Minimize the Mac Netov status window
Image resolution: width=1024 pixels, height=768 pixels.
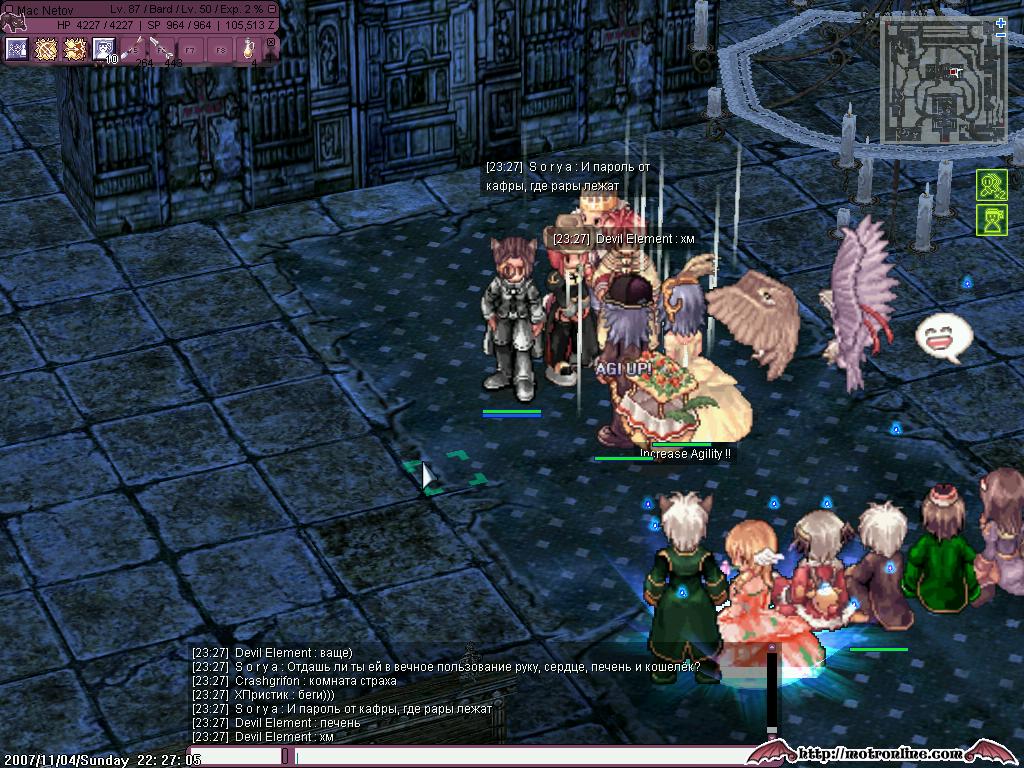[272, 9]
